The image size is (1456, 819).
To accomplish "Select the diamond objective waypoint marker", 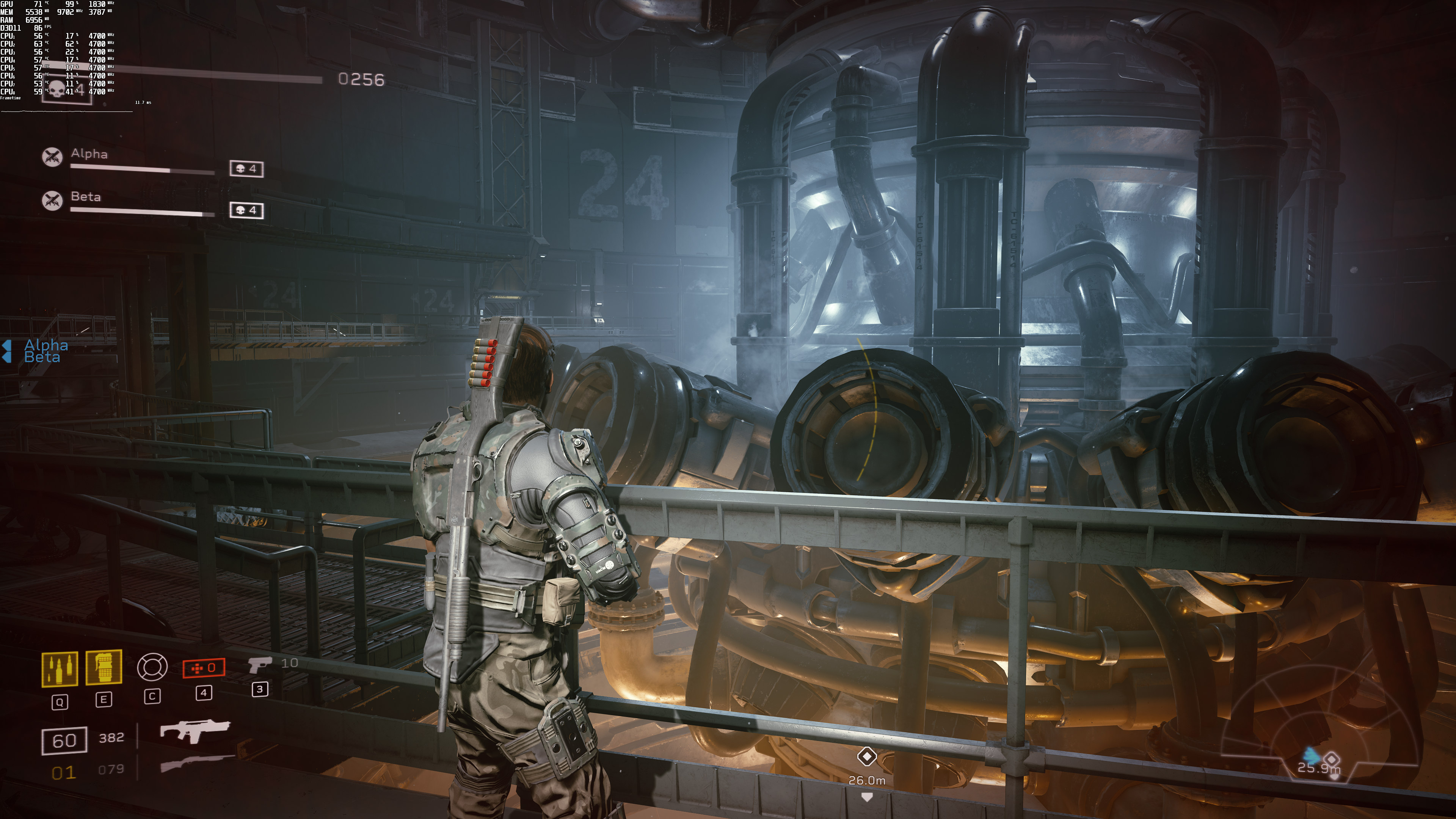I will tap(866, 756).
